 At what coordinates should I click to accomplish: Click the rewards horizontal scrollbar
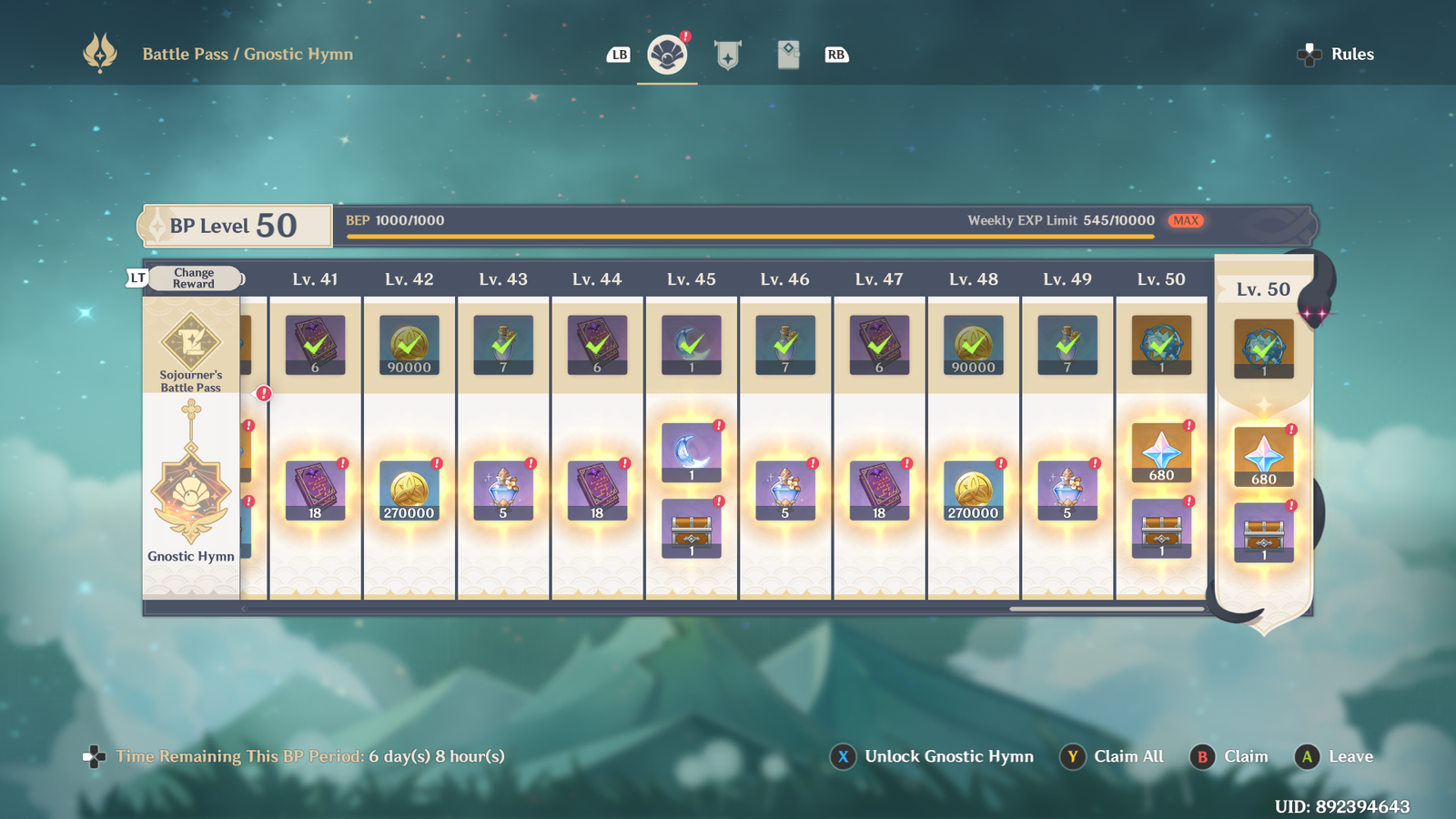1107,609
